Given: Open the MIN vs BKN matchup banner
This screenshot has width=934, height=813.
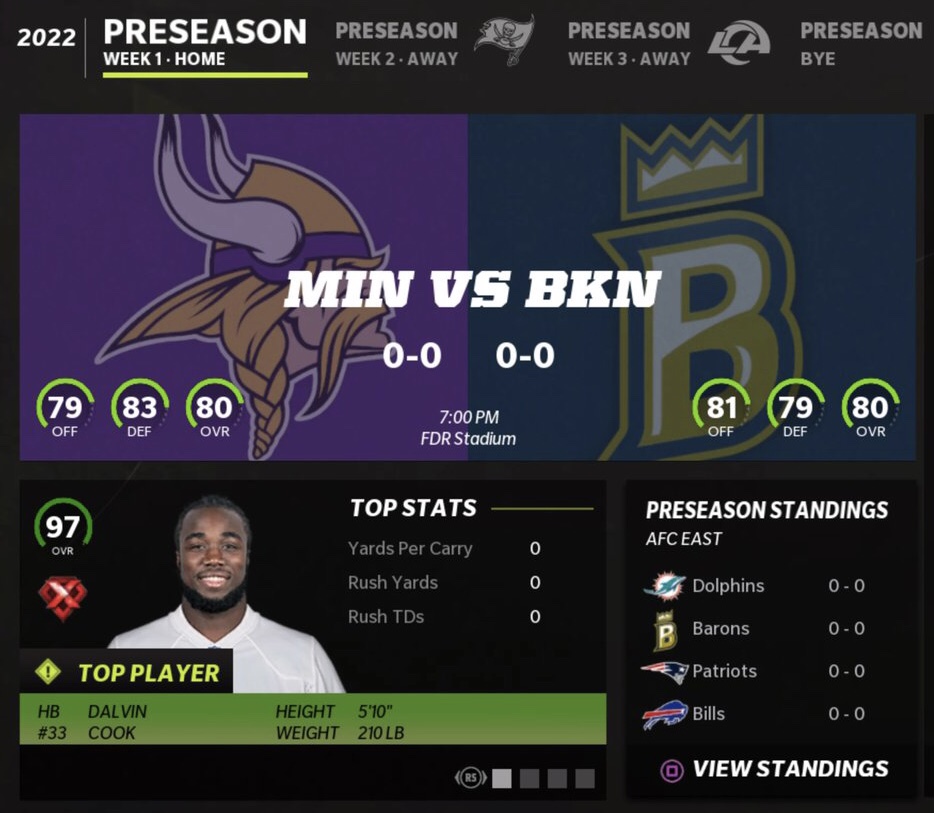Looking at the screenshot, I should tap(467, 288).
